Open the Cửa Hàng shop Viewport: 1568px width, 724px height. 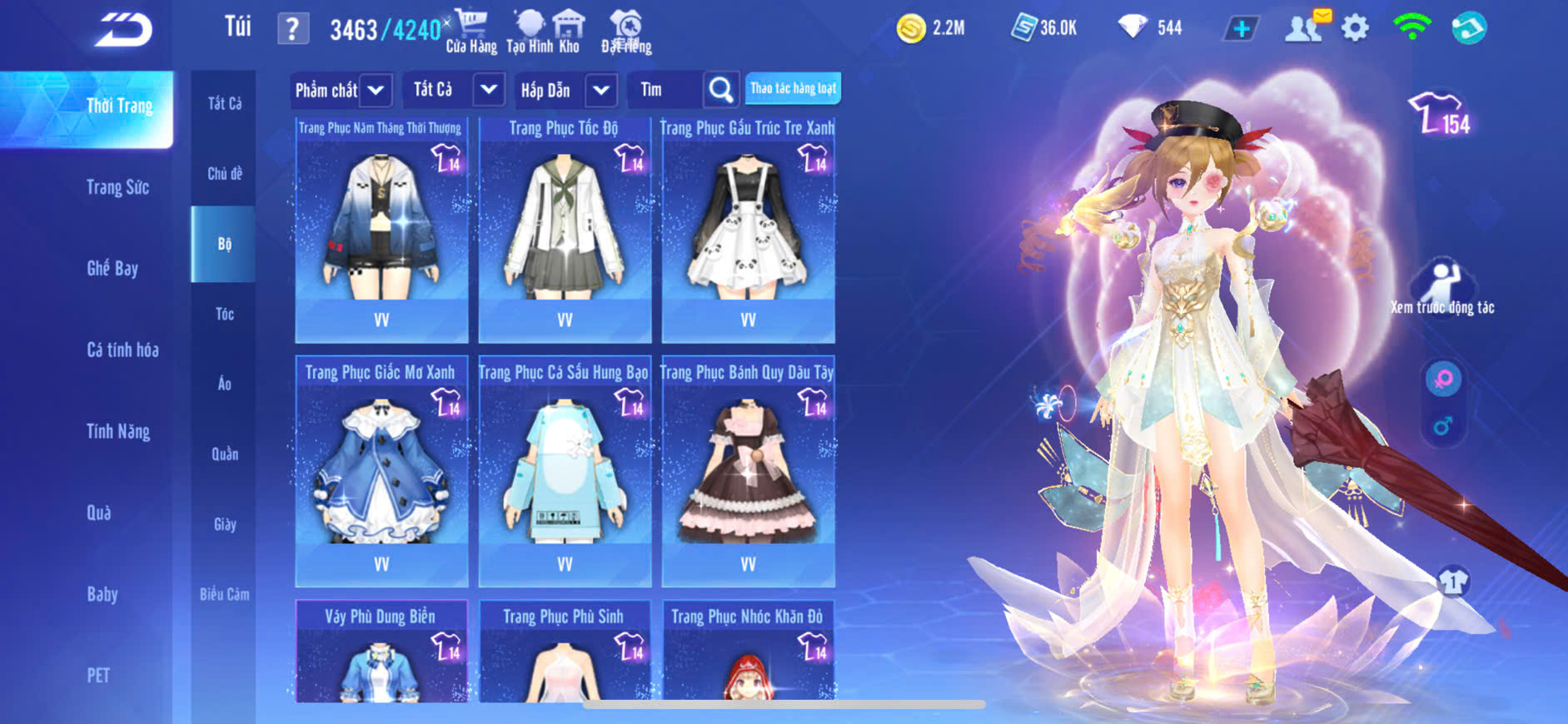pos(471,32)
